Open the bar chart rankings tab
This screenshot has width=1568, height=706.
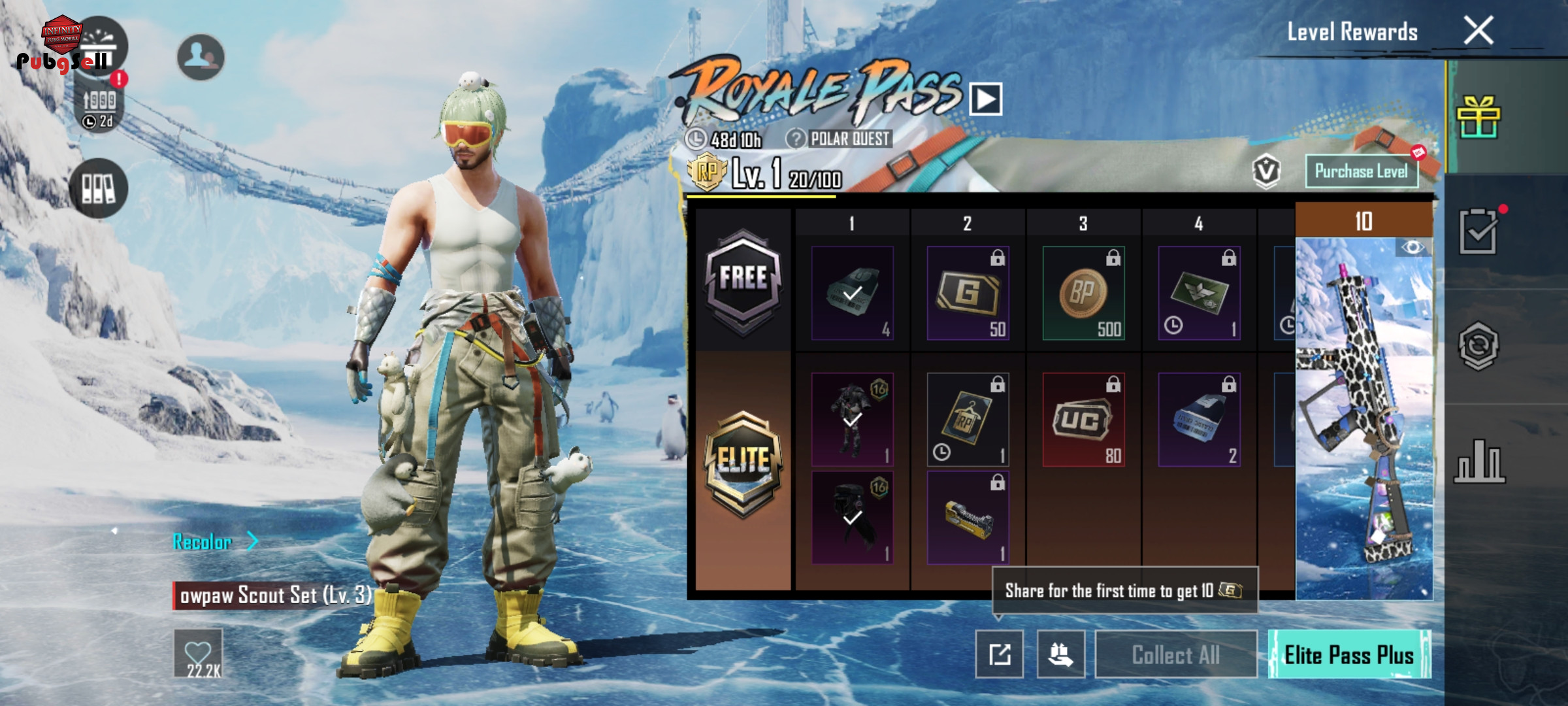click(x=1479, y=462)
